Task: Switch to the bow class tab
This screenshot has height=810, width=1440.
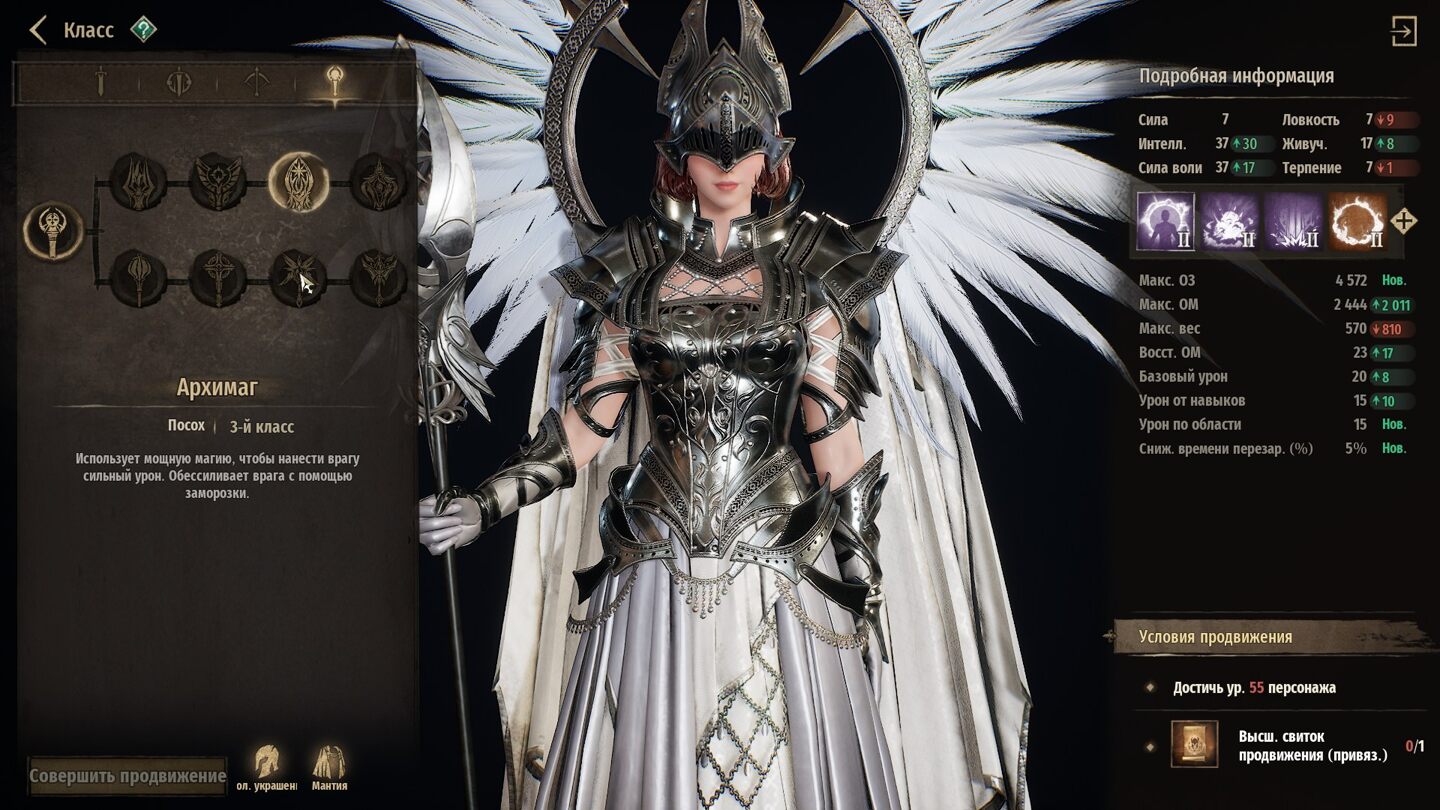Action: click(257, 82)
